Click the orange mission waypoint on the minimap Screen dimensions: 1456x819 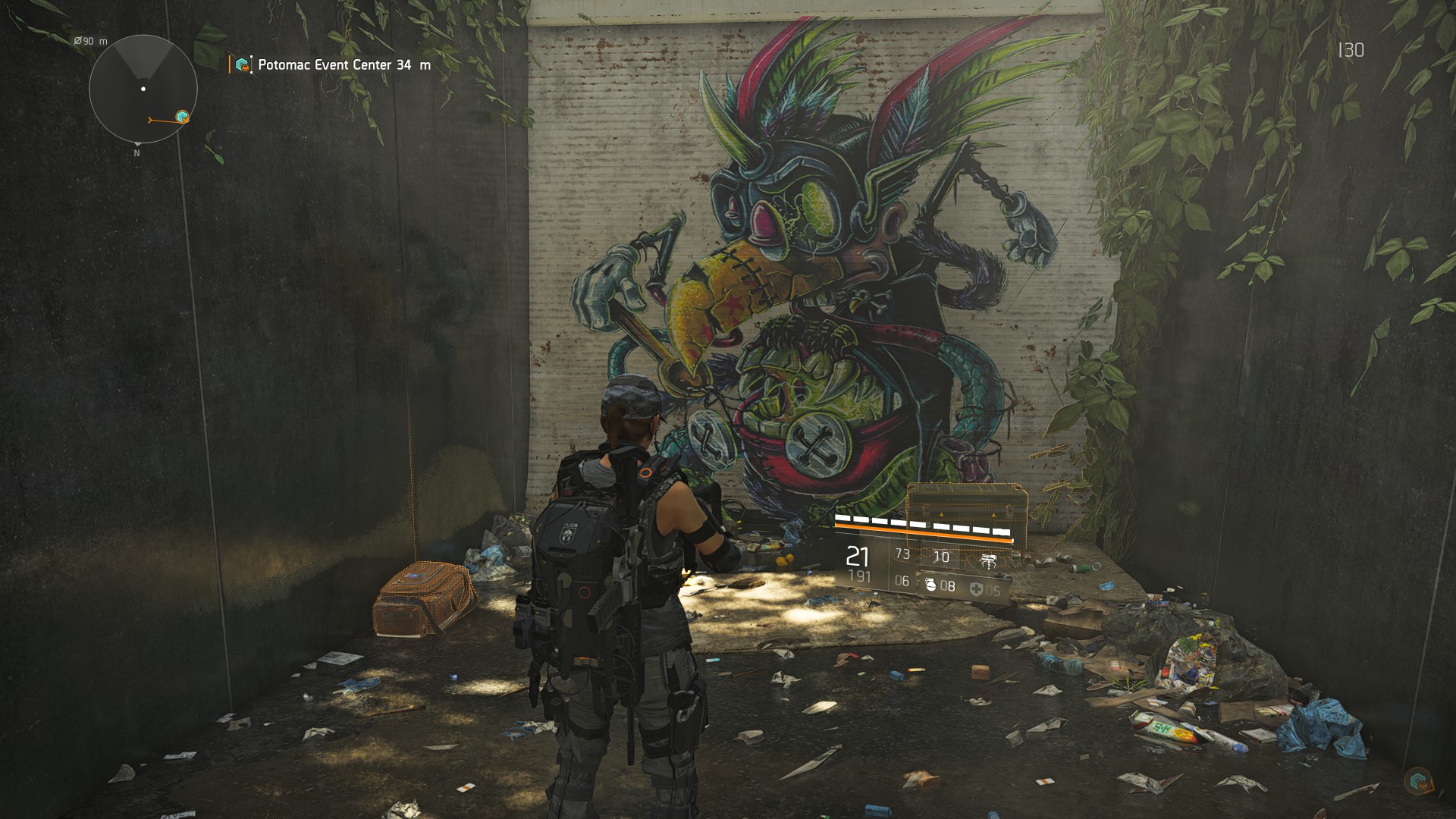click(x=182, y=116)
